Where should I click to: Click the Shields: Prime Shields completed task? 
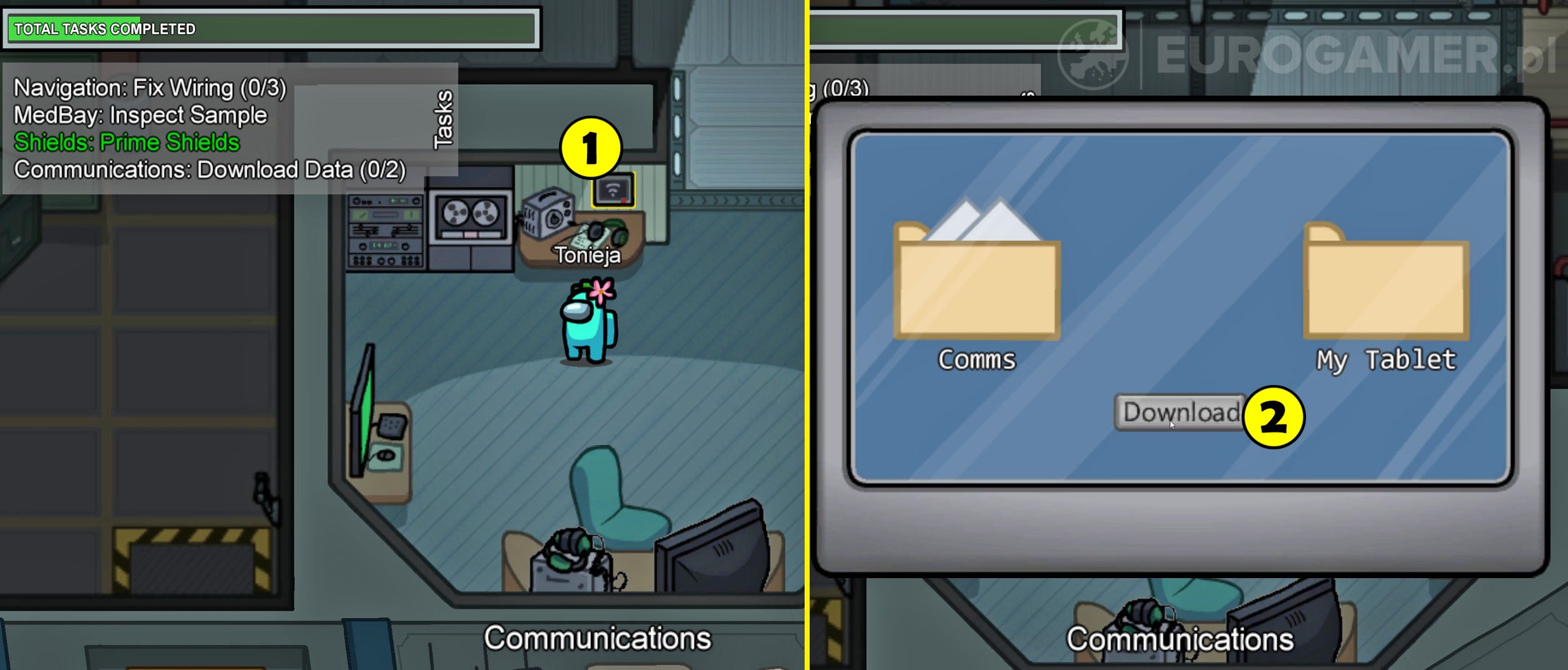click(x=127, y=142)
